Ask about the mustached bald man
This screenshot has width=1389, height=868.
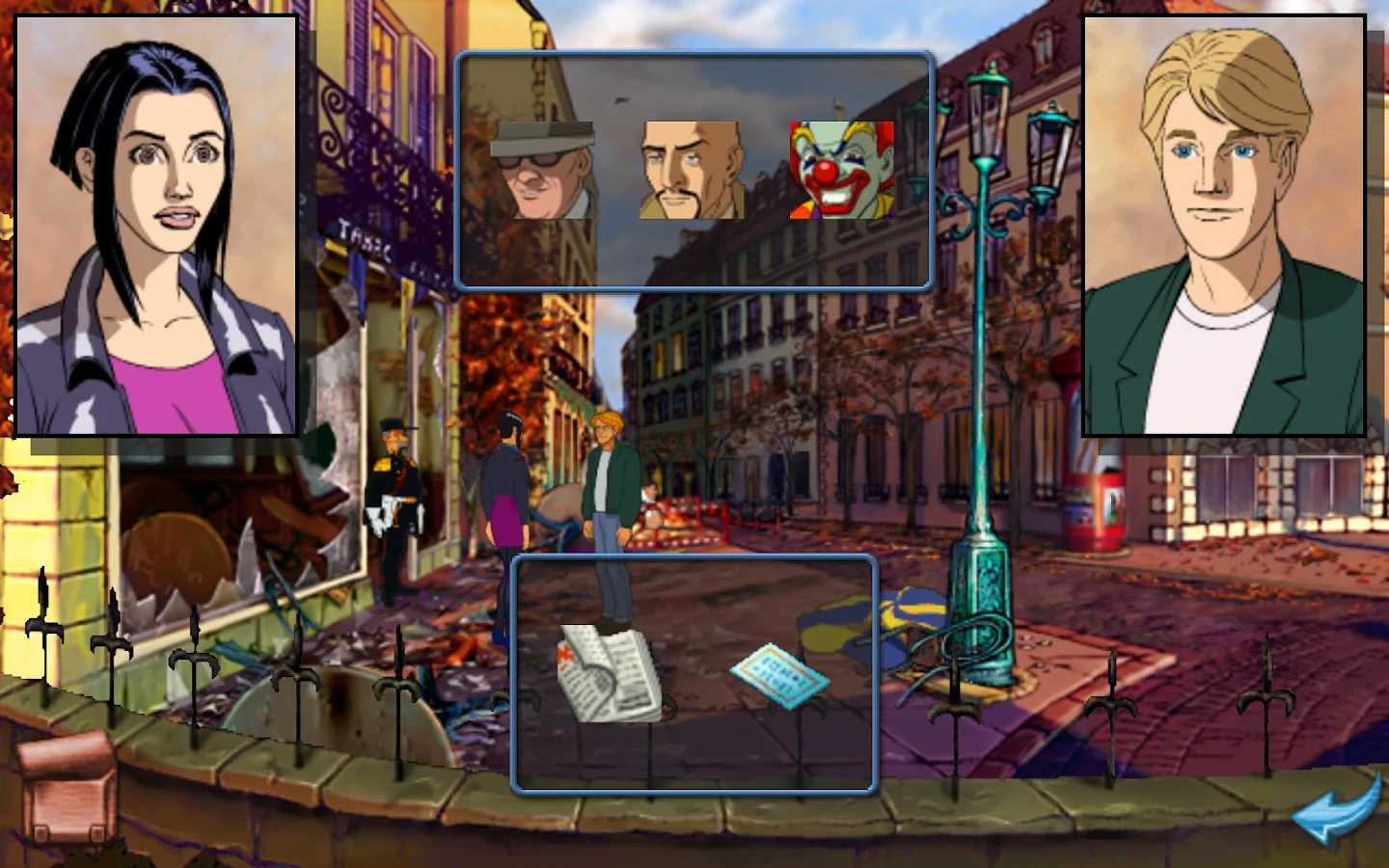691,171
